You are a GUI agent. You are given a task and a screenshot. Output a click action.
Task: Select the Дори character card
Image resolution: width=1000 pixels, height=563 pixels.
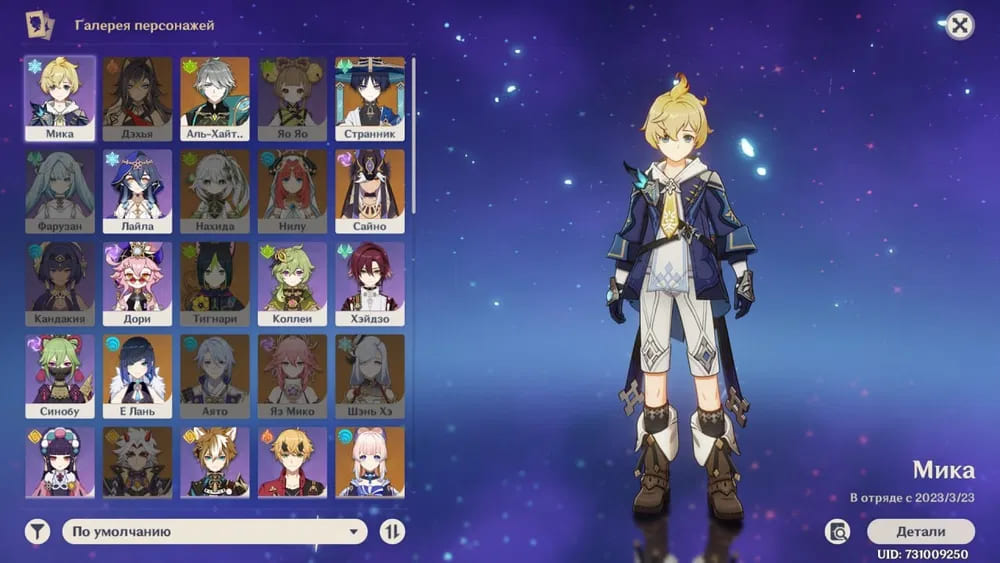pyautogui.click(x=137, y=283)
